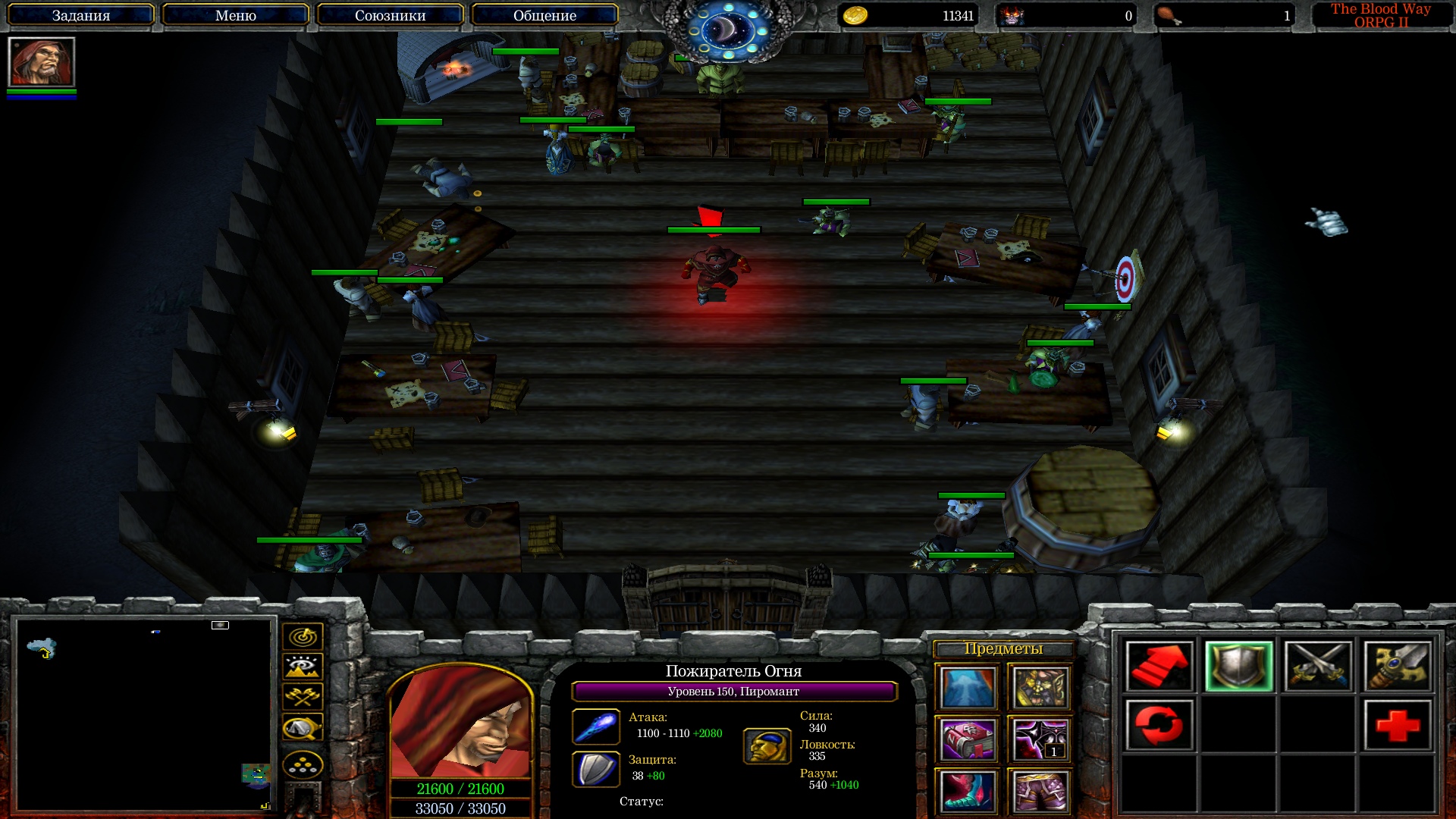This screenshot has width=1456, height=819.
Task: Open the Общение chat log
Action: tap(544, 15)
